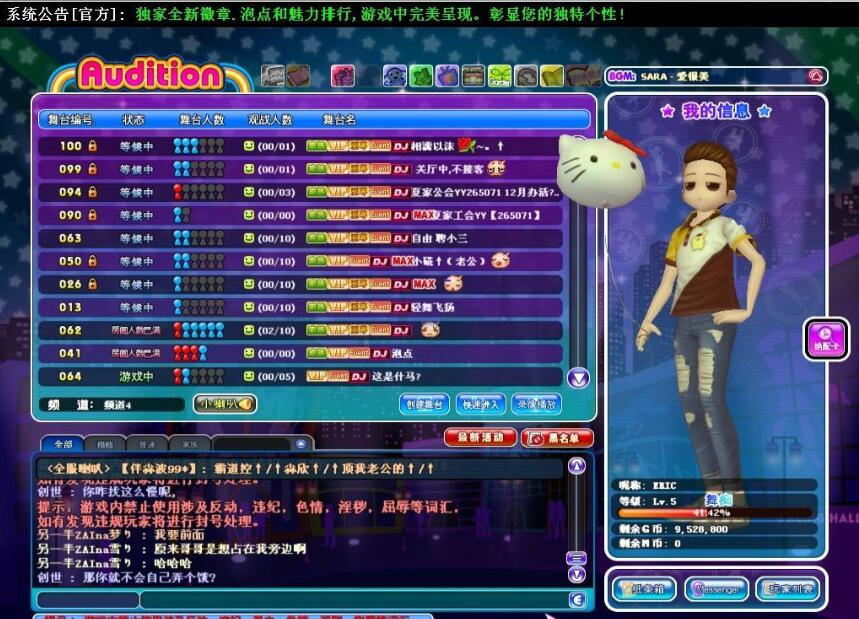859x619 pixels.
Task: Open the purple TV icon in toolbar
Action: point(447,76)
